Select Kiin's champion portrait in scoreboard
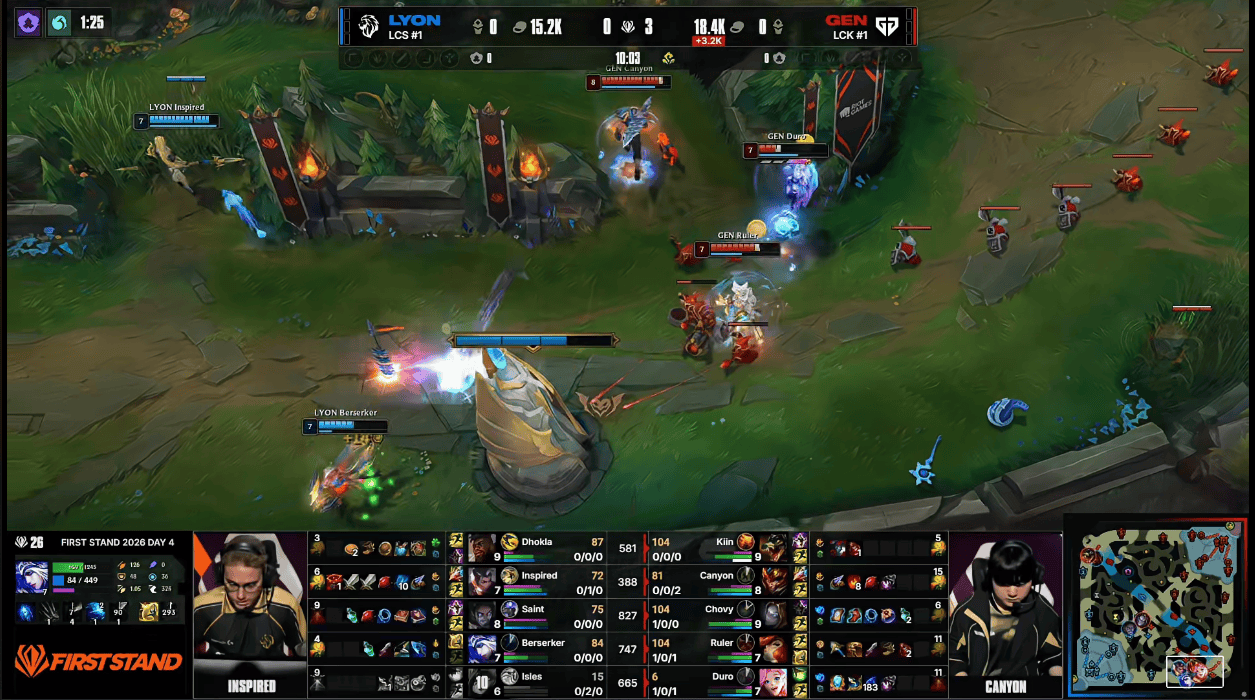 click(x=772, y=548)
